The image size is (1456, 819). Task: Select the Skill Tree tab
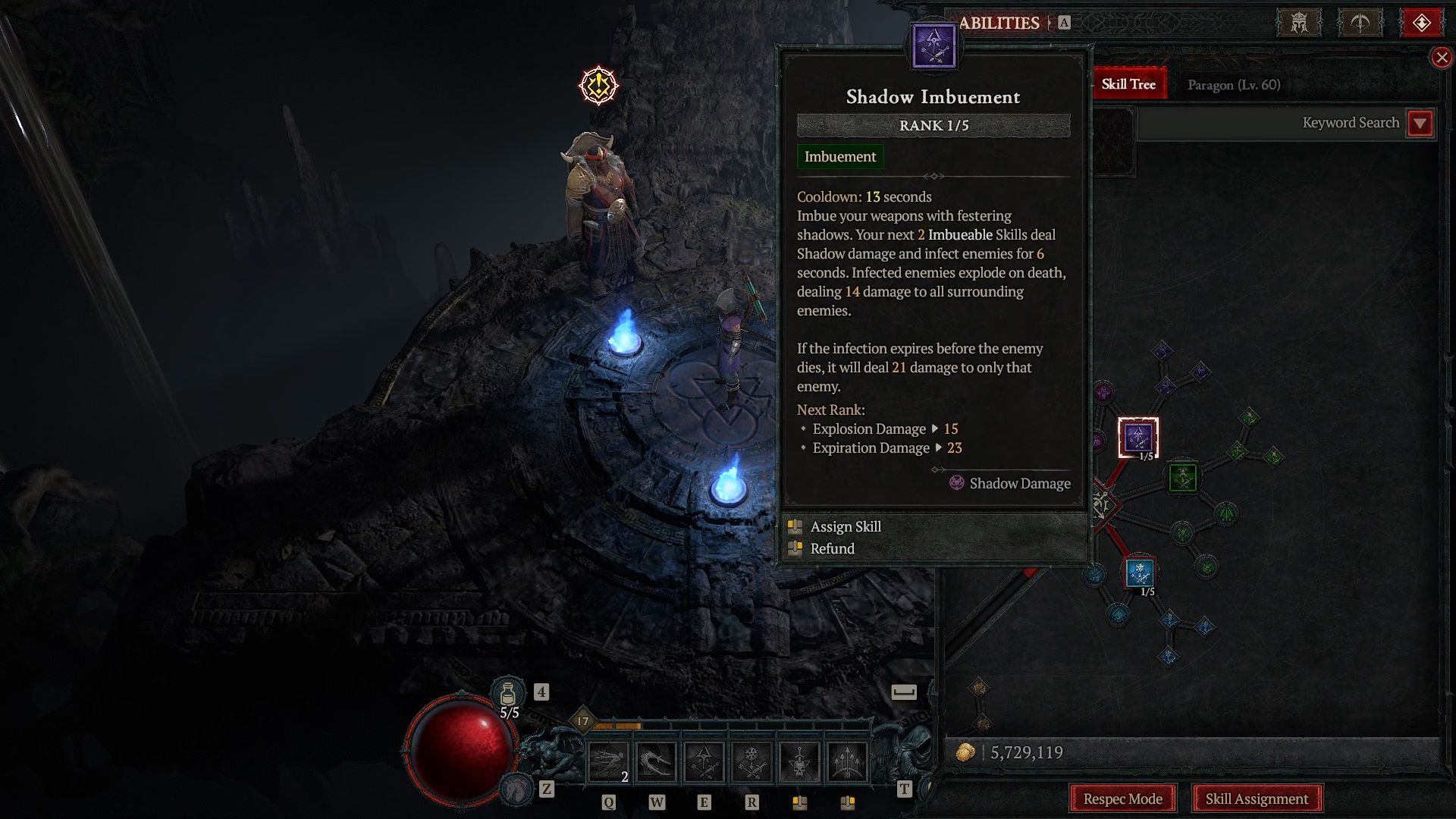[x=1128, y=84]
